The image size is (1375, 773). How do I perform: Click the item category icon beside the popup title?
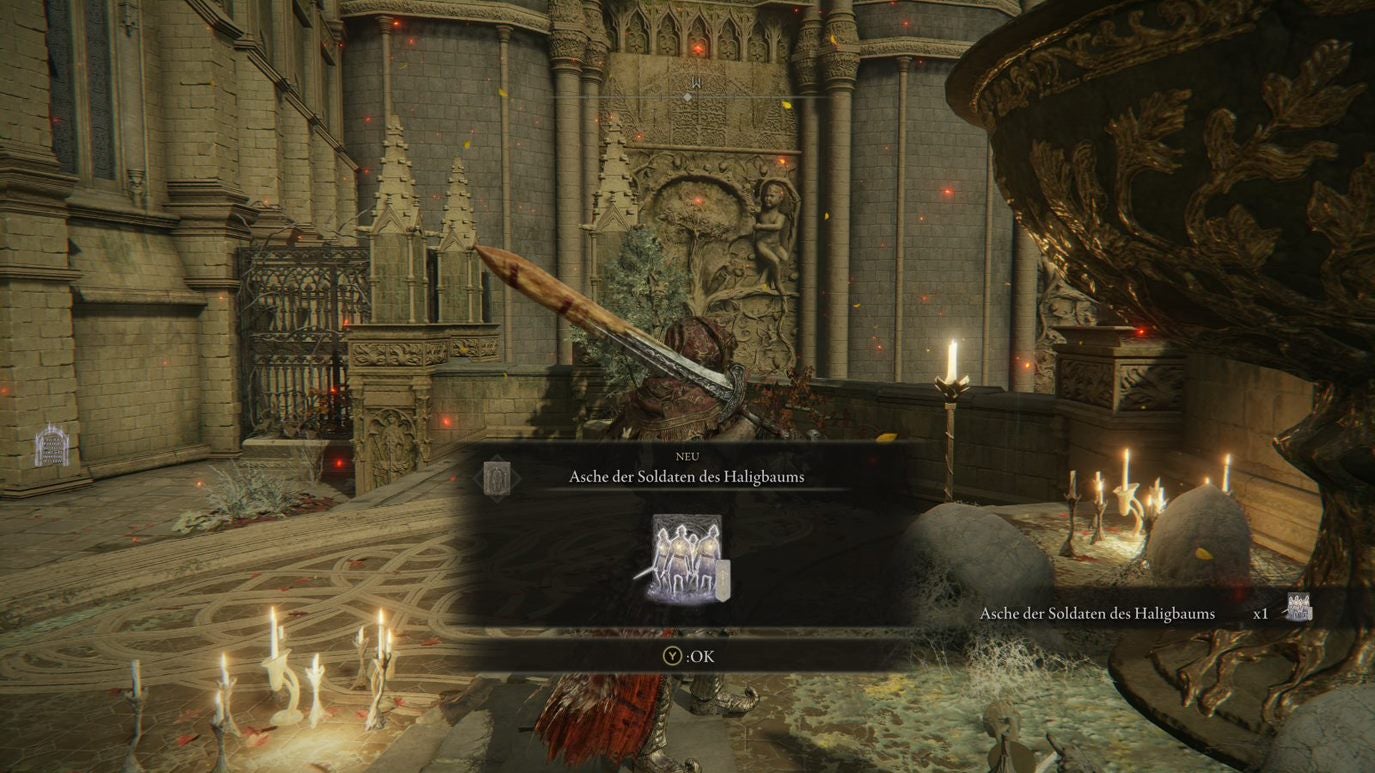point(497,478)
